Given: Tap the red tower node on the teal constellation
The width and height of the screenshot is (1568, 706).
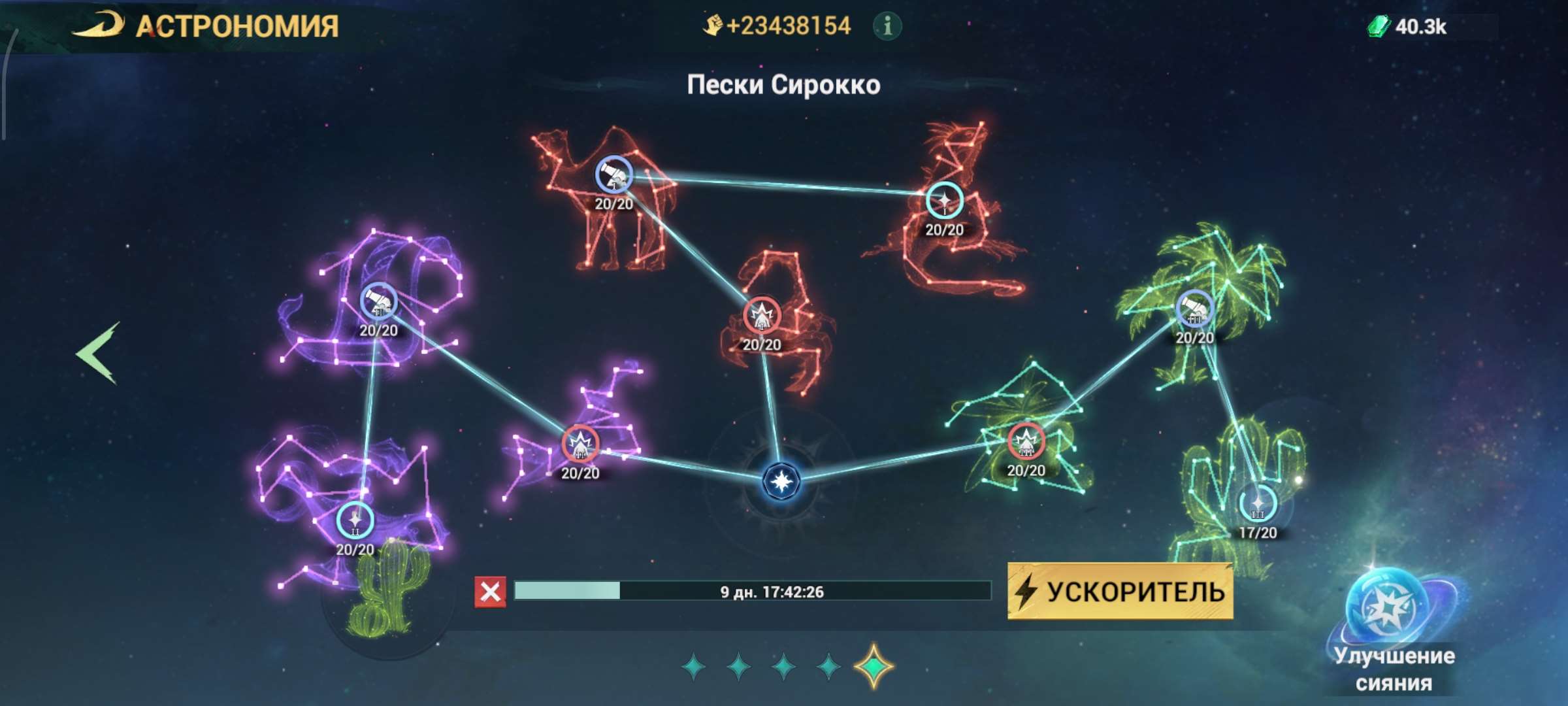Looking at the screenshot, I should (1028, 441).
